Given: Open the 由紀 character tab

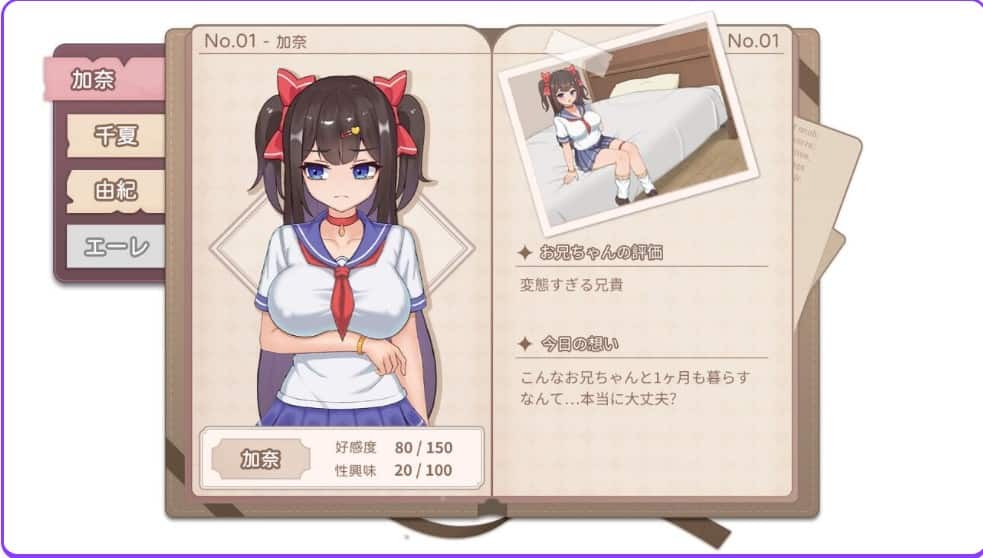Looking at the screenshot, I should pyautogui.click(x=115, y=191).
